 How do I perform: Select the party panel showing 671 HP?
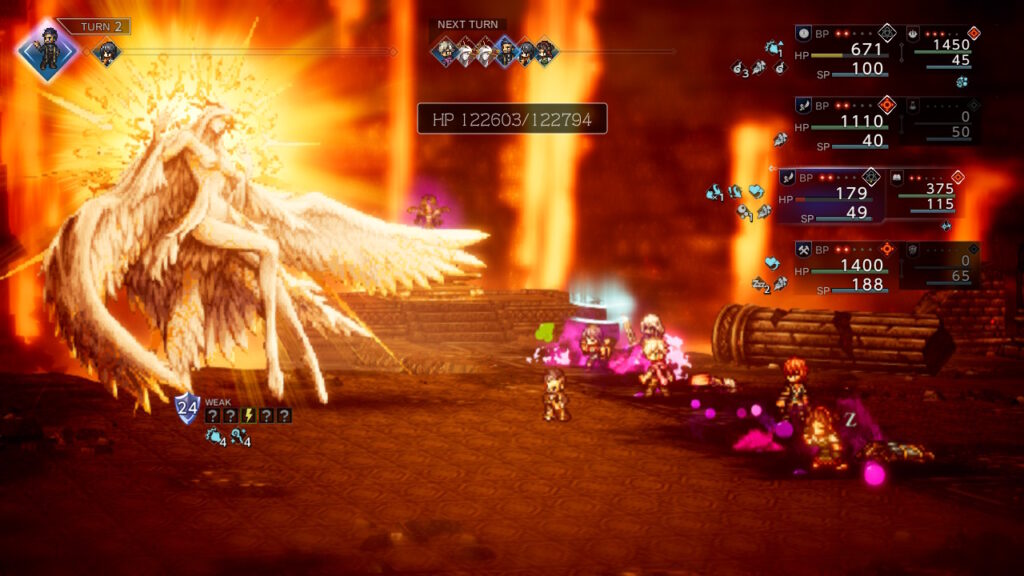click(848, 51)
